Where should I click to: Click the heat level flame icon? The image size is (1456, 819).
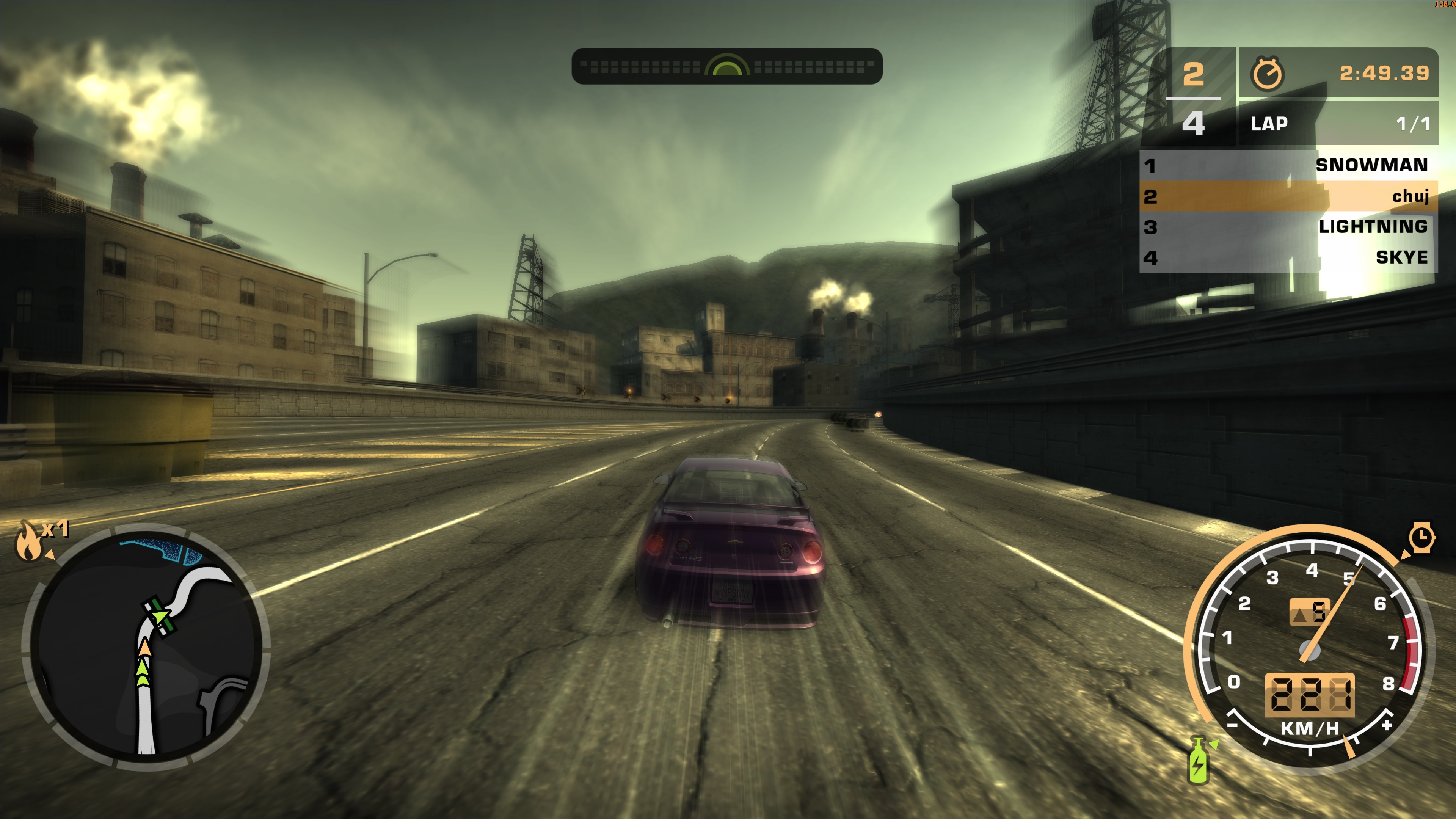(x=28, y=543)
